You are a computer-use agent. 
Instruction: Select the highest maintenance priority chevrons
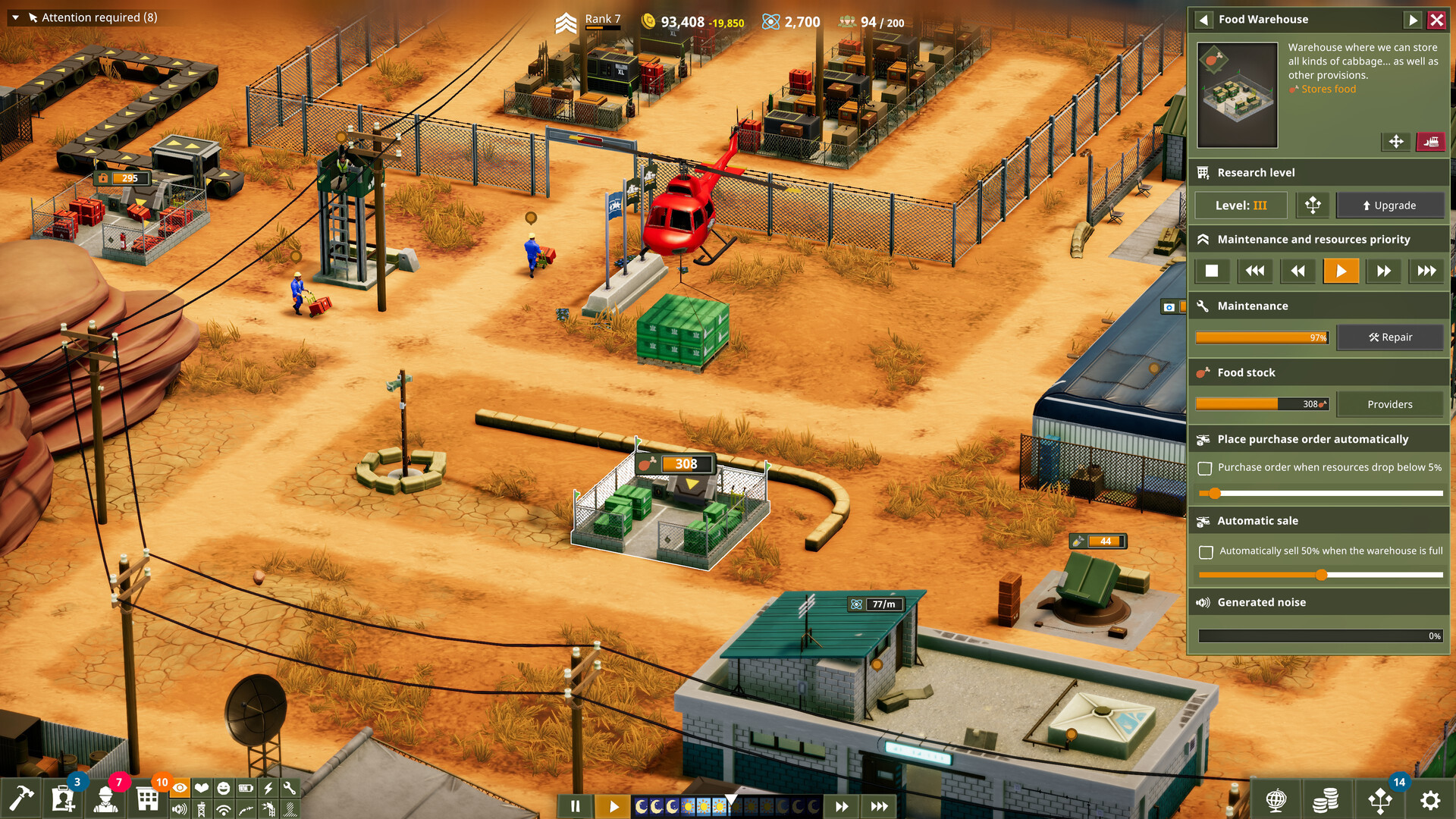coord(1427,271)
